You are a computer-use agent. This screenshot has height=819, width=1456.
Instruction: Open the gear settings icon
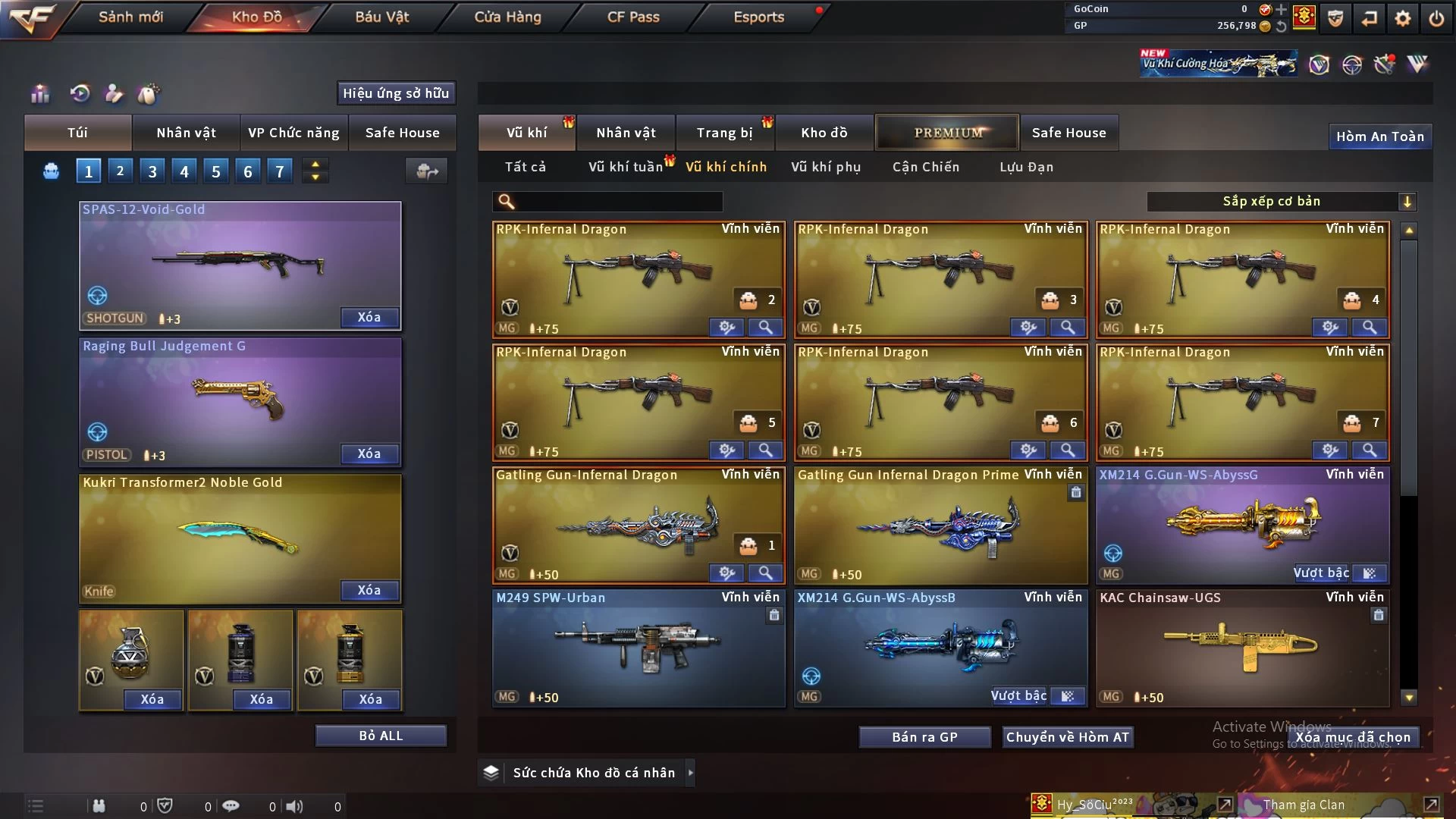click(x=1402, y=18)
